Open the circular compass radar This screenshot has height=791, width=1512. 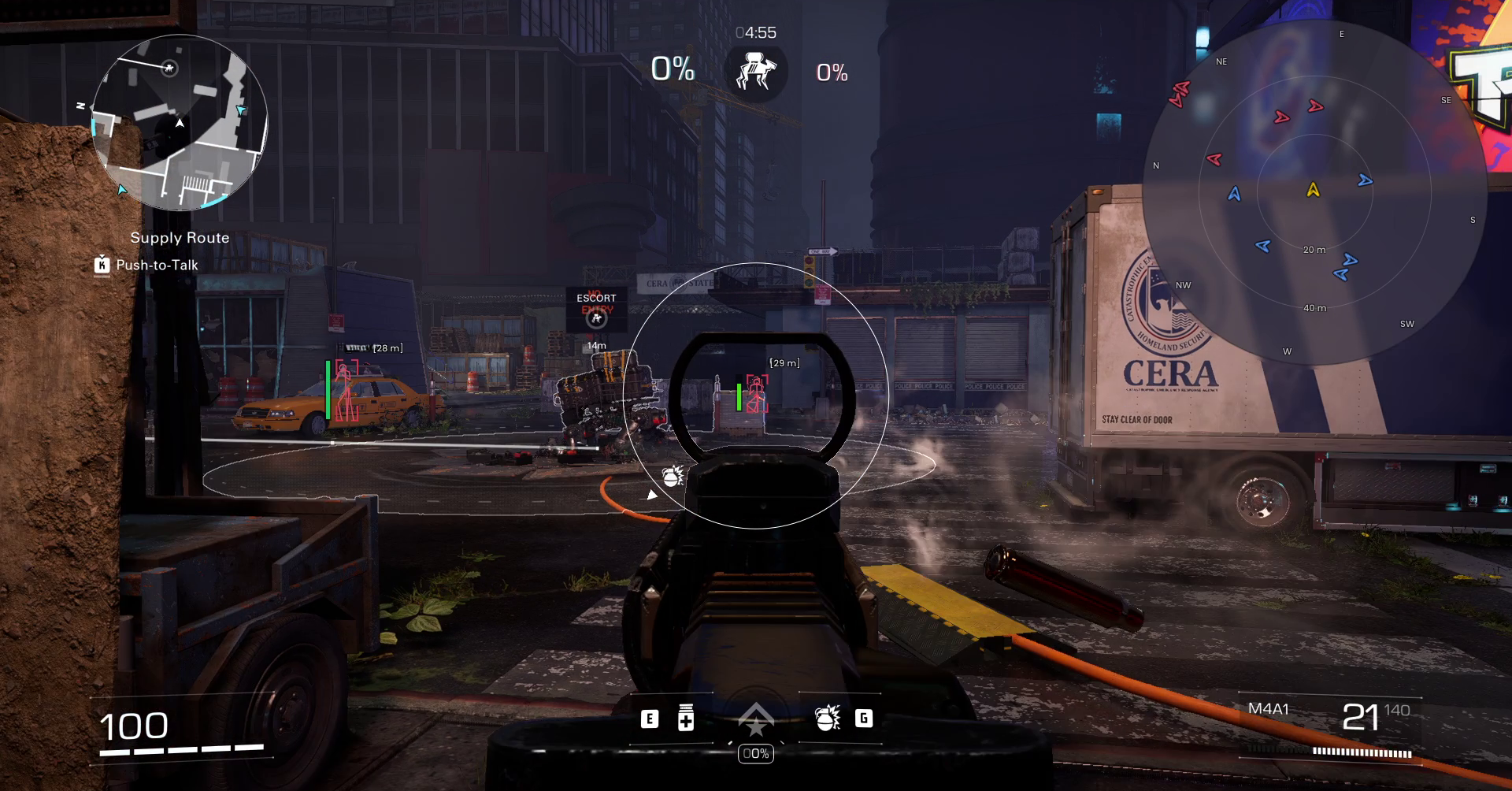click(x=1313, y=192)
